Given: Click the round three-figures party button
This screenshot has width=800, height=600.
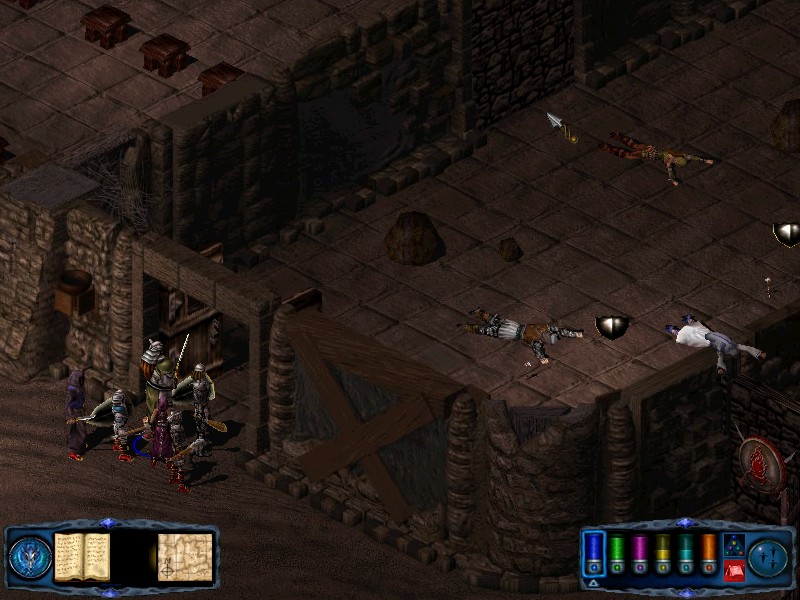Looking at the screenshot, I should 768,557.
